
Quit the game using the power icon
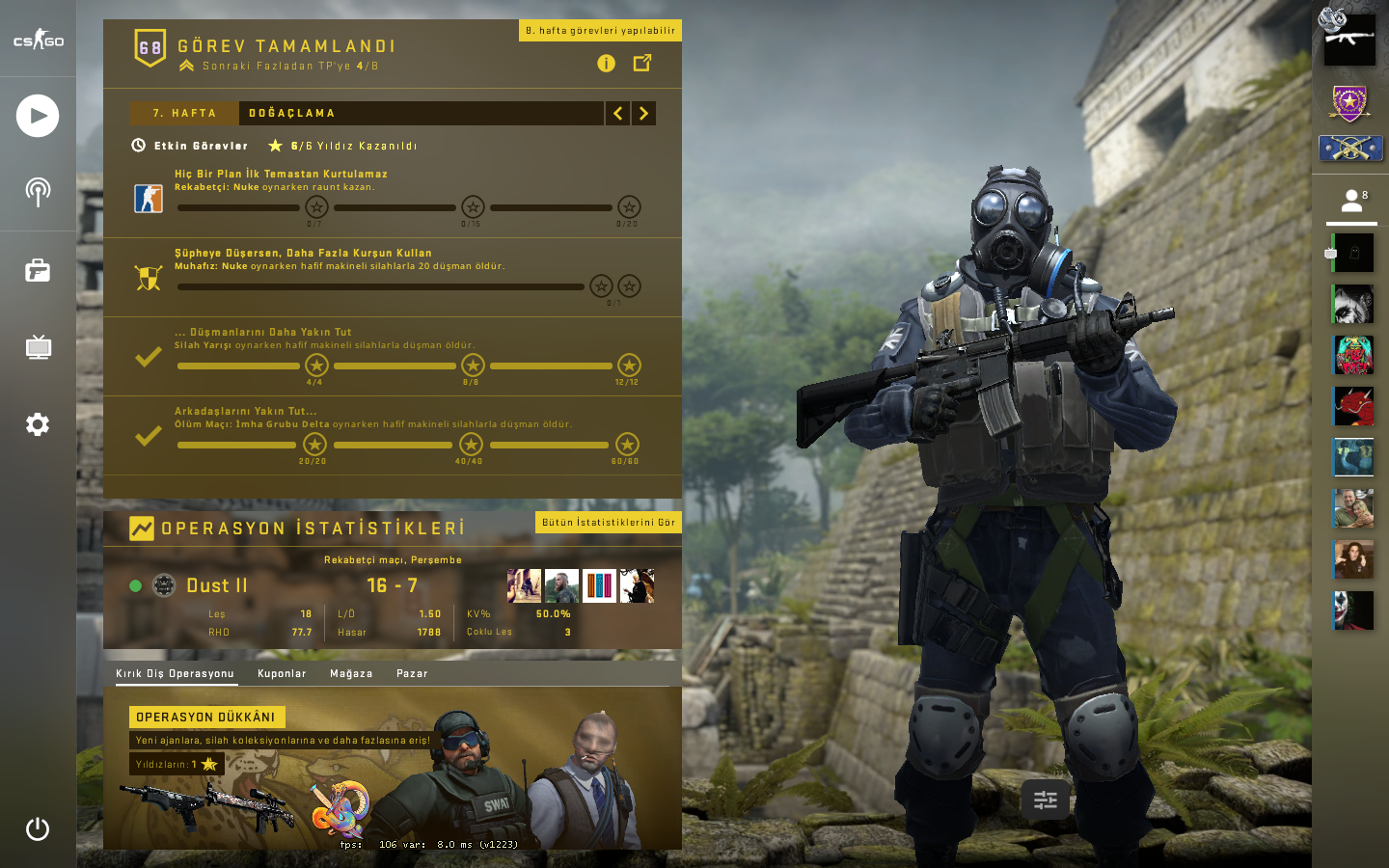pyautogui.click(x=38, y=828)
